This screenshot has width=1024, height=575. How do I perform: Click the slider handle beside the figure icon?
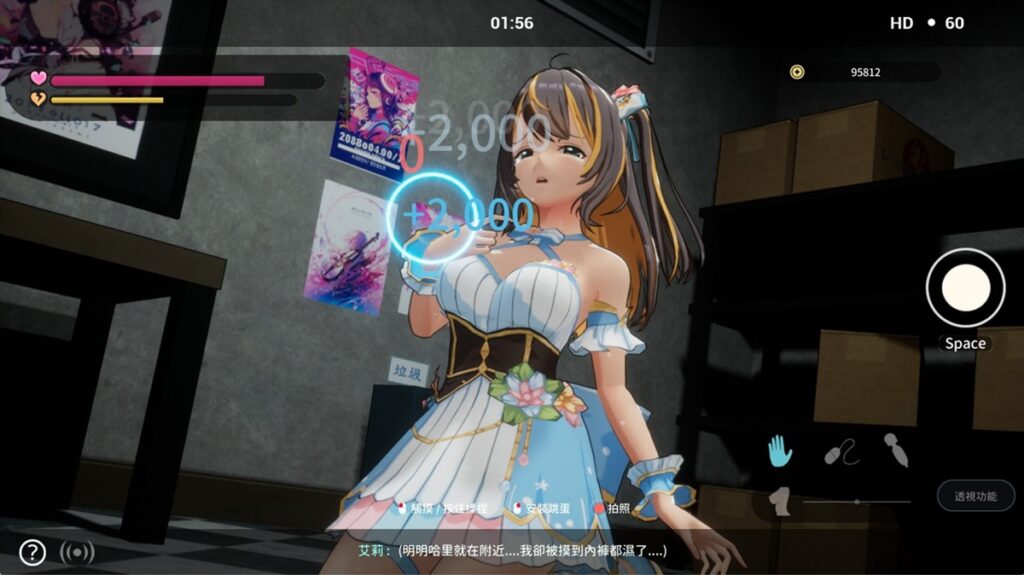856,501
